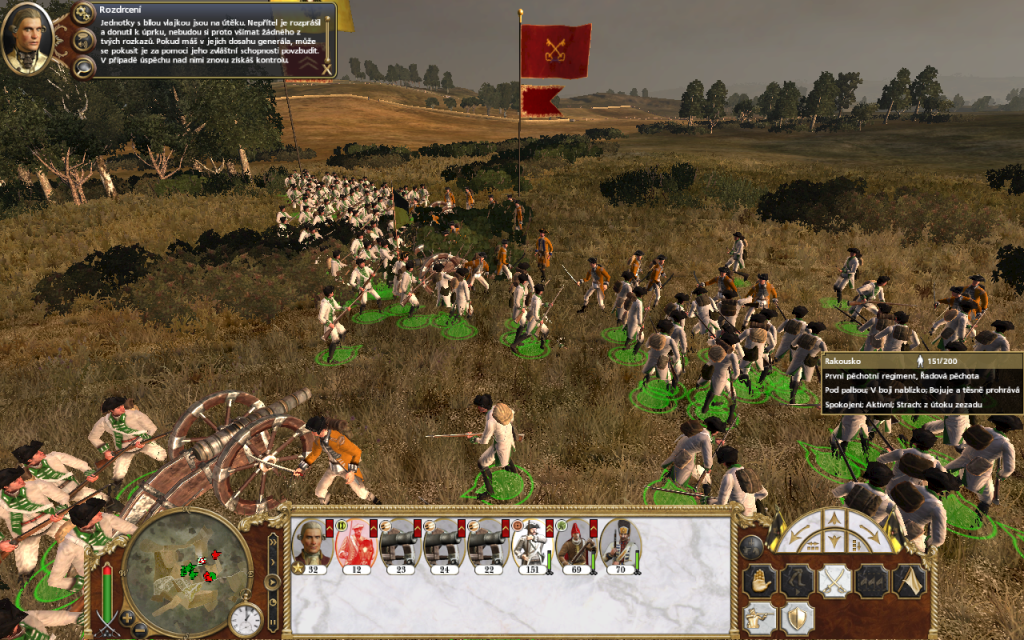Toggle the shield guard mode button
Screen dimensions: 1024x640
tap(797, 616)
